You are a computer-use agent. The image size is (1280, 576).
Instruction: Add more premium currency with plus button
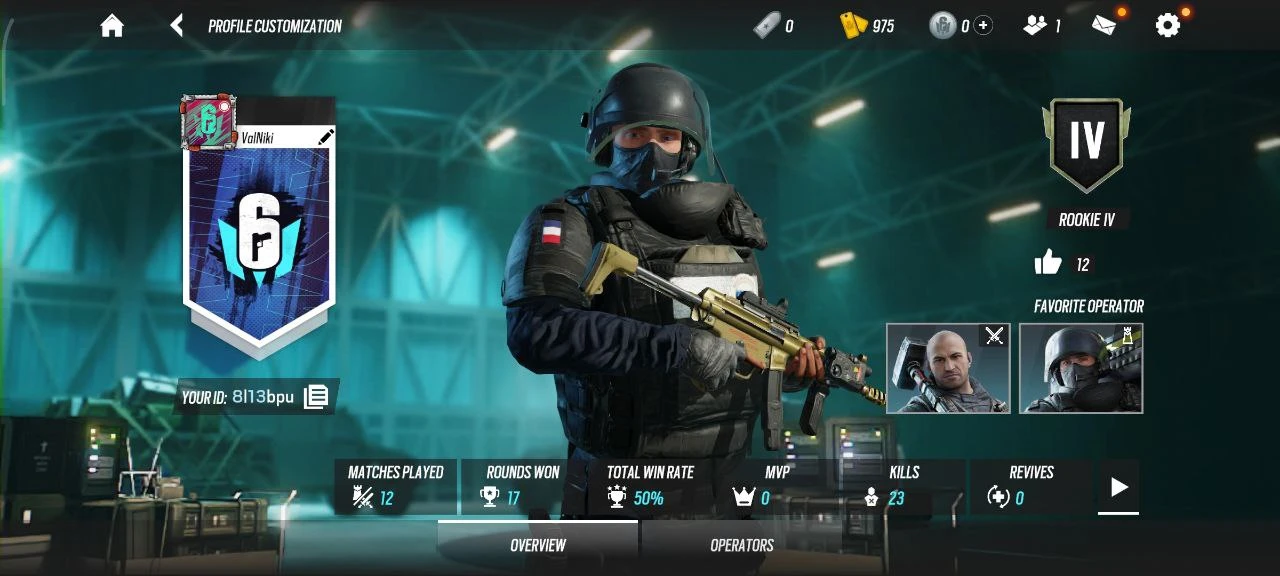click(x=984, y=26)
